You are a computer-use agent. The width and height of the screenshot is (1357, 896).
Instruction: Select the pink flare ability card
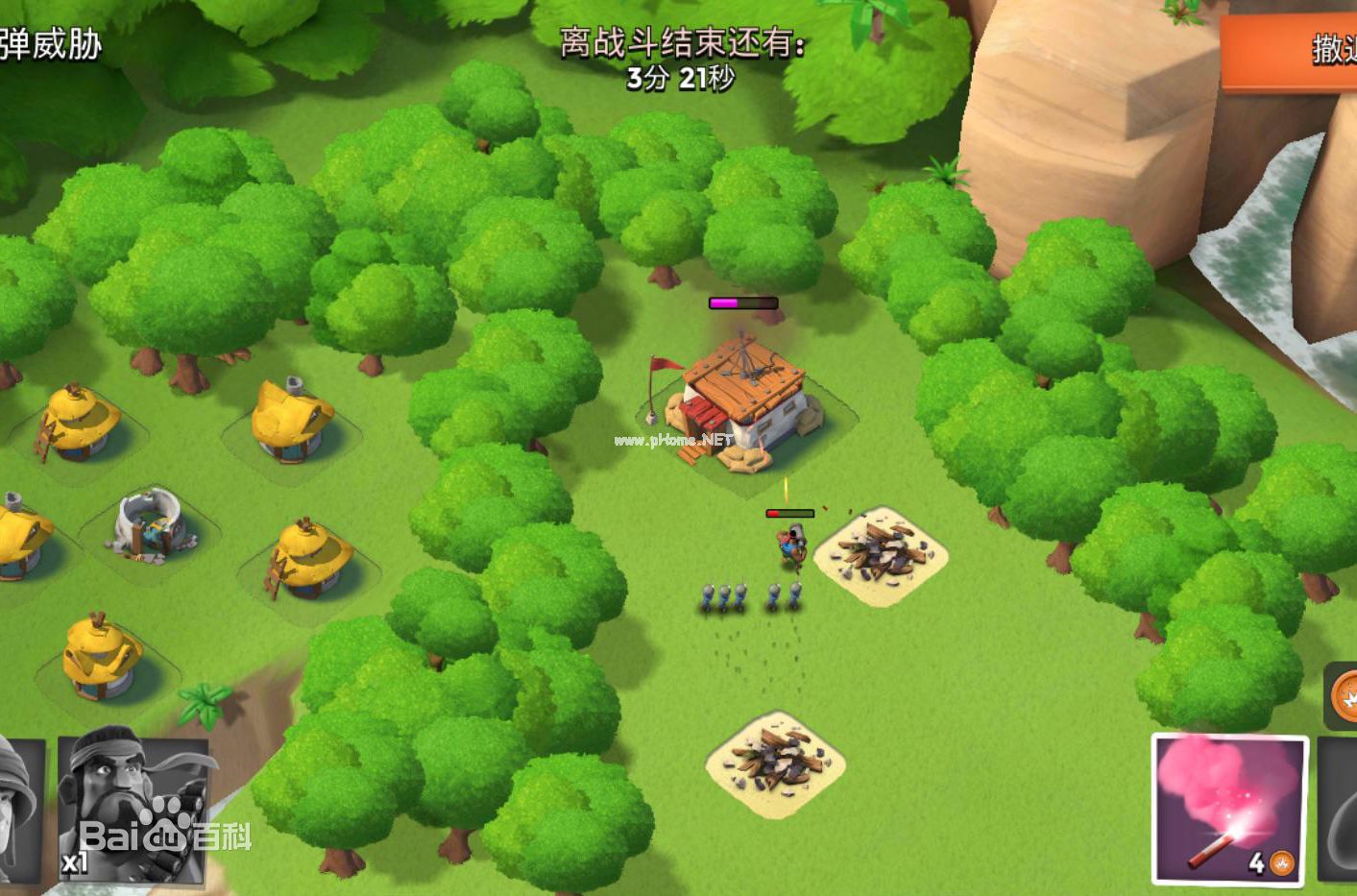point(1229,809)
